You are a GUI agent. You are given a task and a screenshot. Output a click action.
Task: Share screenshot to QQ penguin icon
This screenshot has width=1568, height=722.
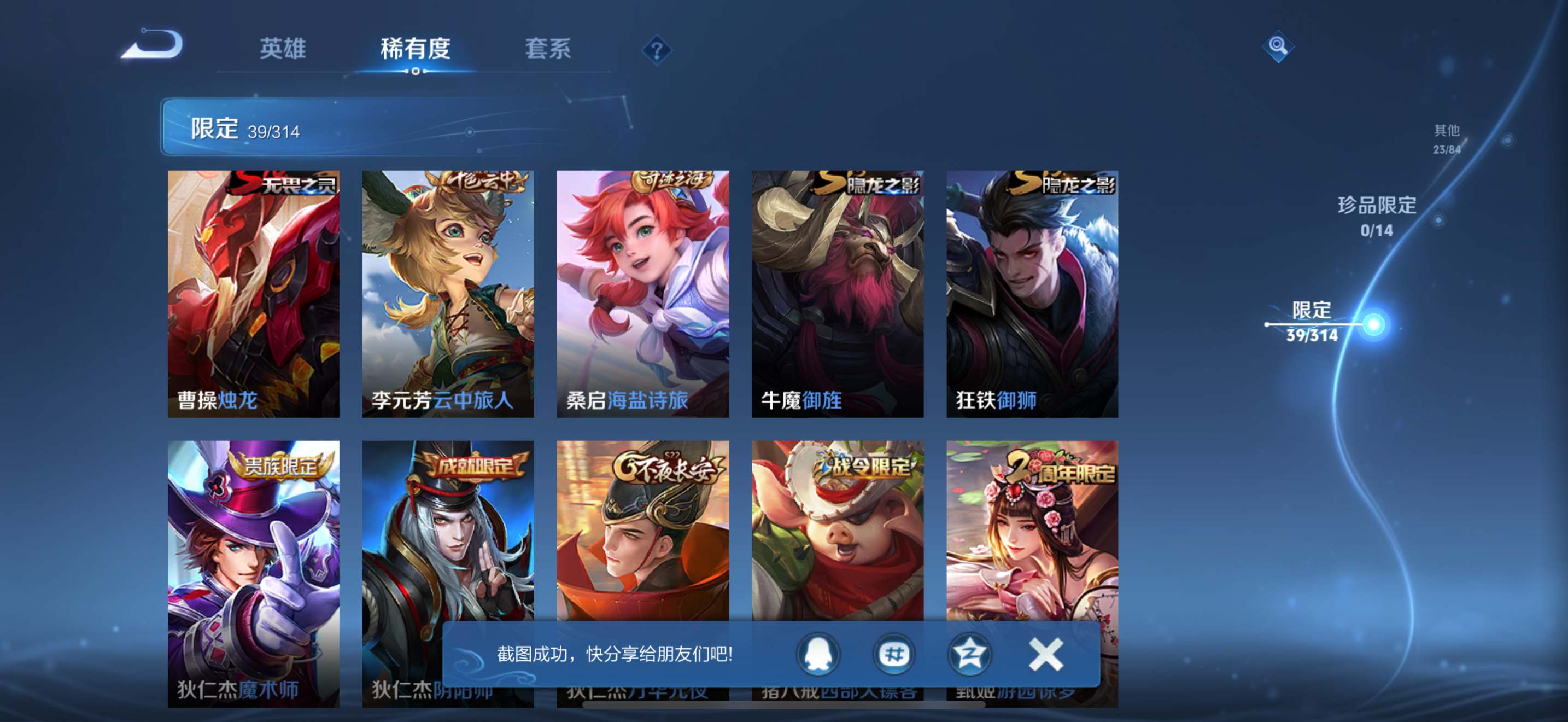pos(818,654)
